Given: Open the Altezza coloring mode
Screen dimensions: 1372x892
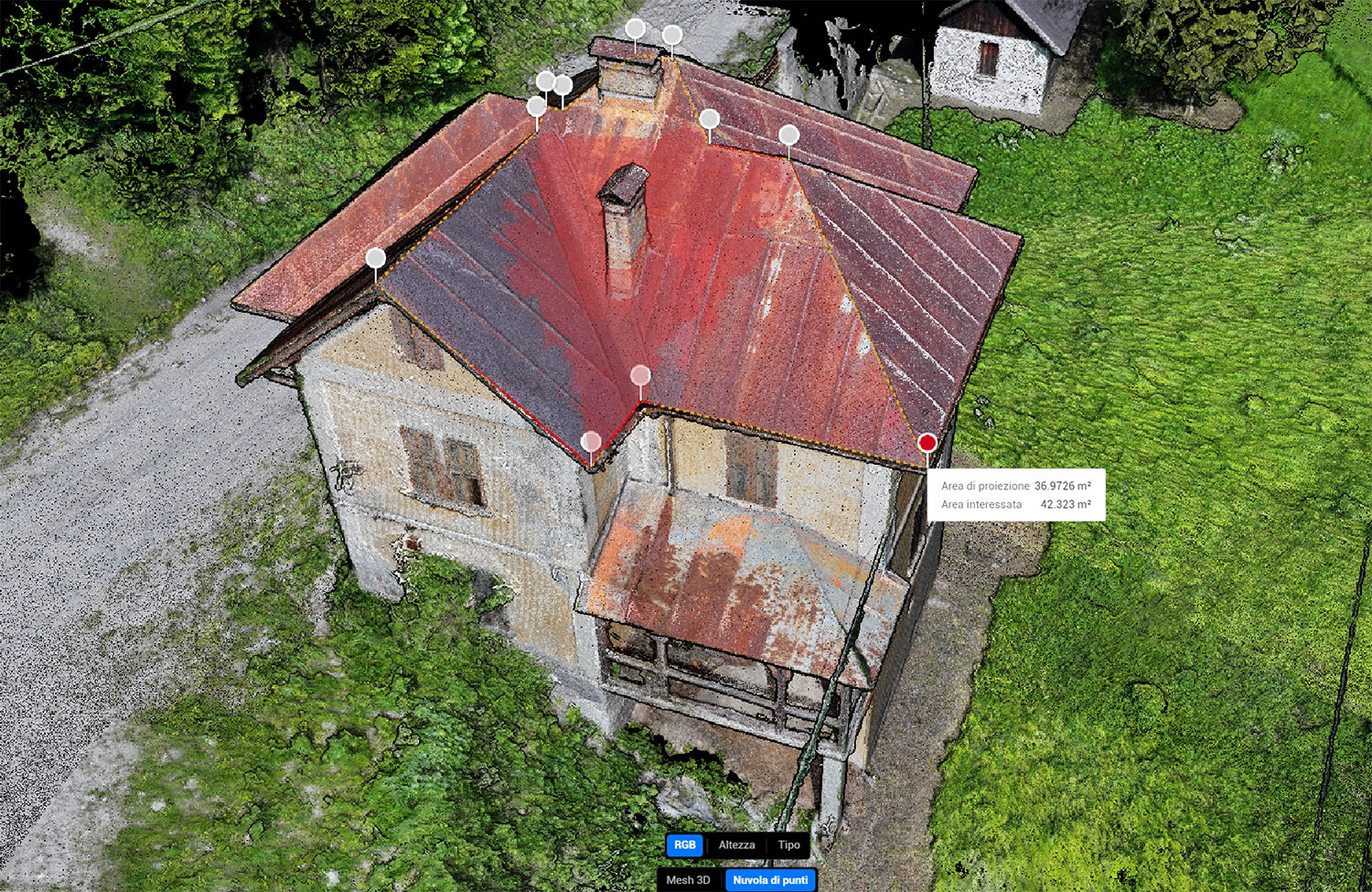Looking at the screenshot, I should pos(735,844).
